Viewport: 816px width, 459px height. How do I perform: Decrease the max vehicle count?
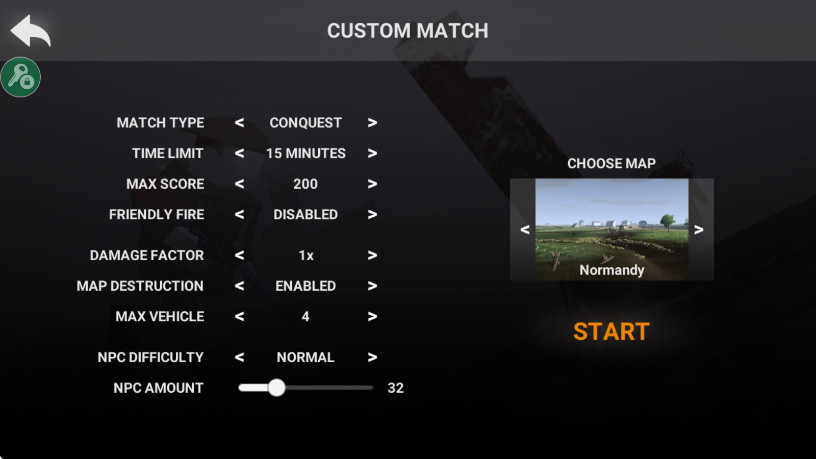pyautogui.click(x=239, y=317)
